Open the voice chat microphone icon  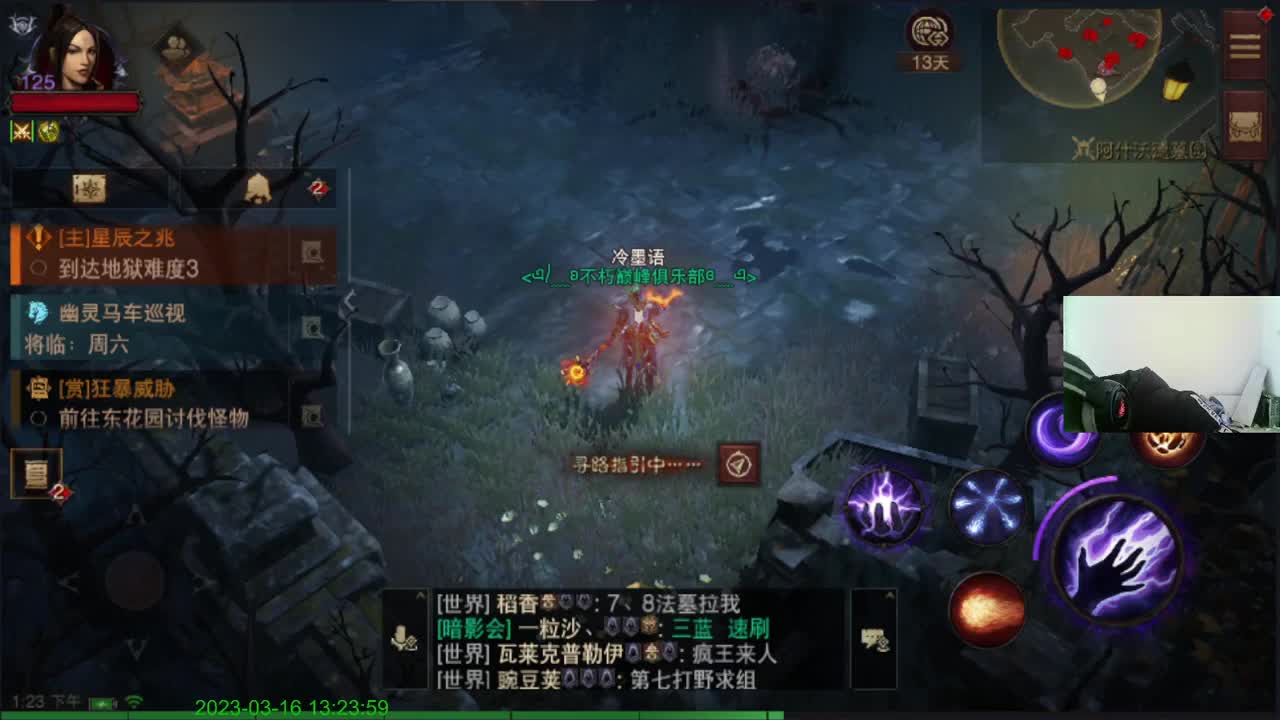point(404,637)
